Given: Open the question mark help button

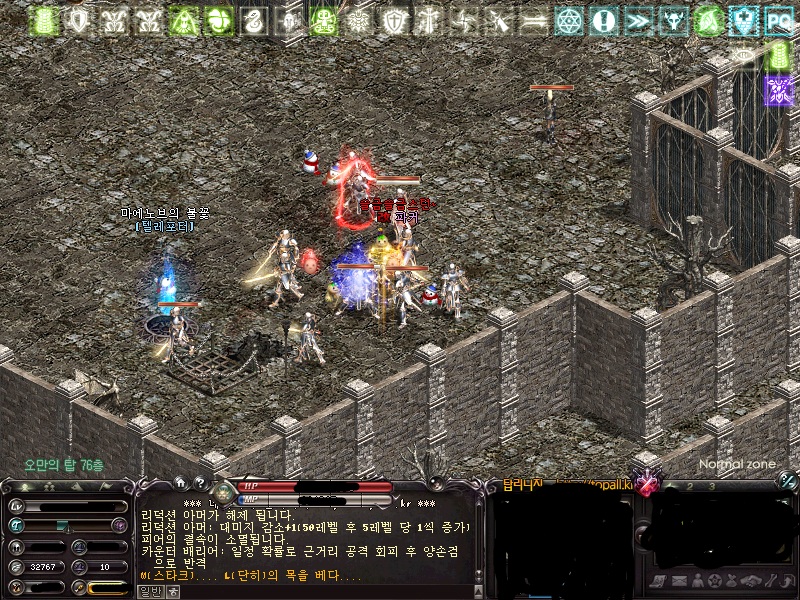Looking at the screenshot, I should [x=200, y=485].
